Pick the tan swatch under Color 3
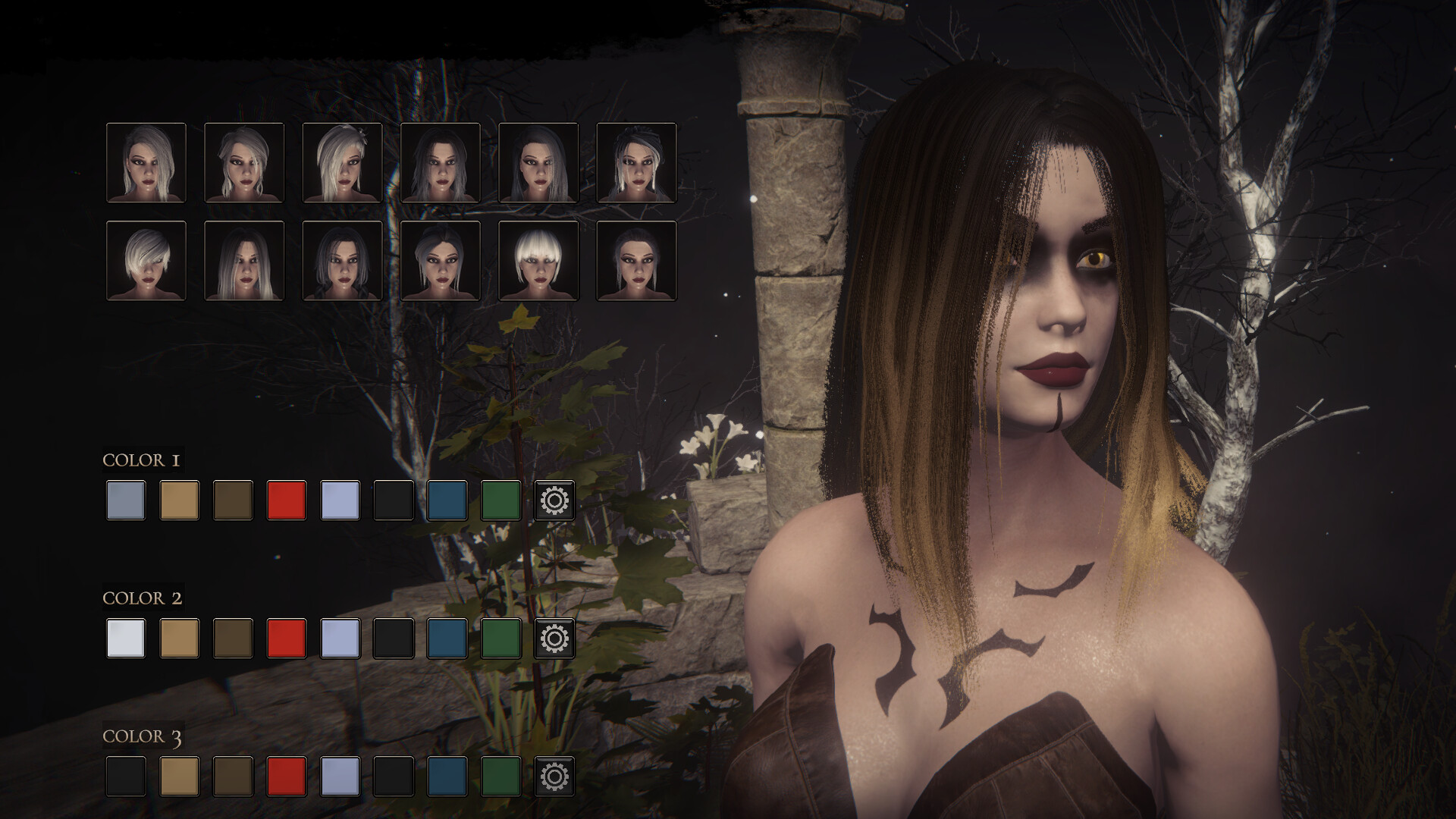Viewport: 1456px width, 819px height. 180,777
